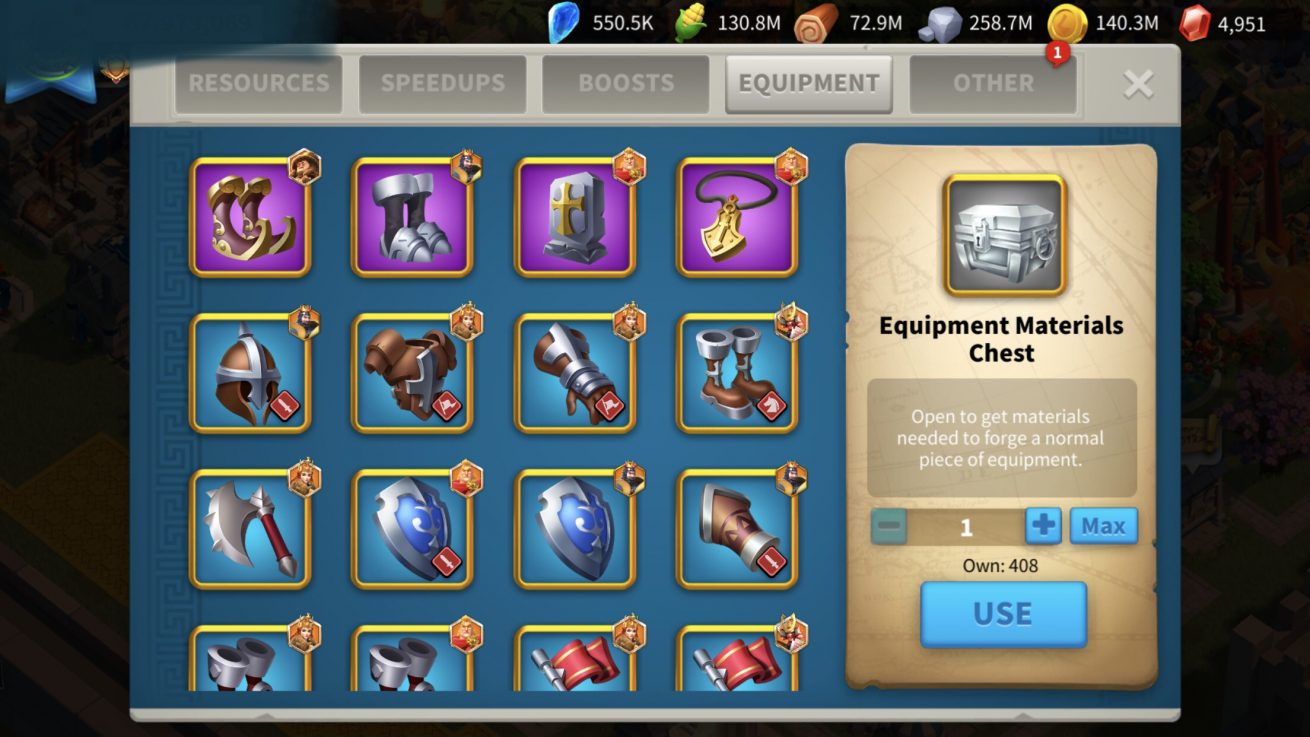Click the gold coin resource icon
Viewport: 1310px width, 737px height.
tap(1067, 23)
